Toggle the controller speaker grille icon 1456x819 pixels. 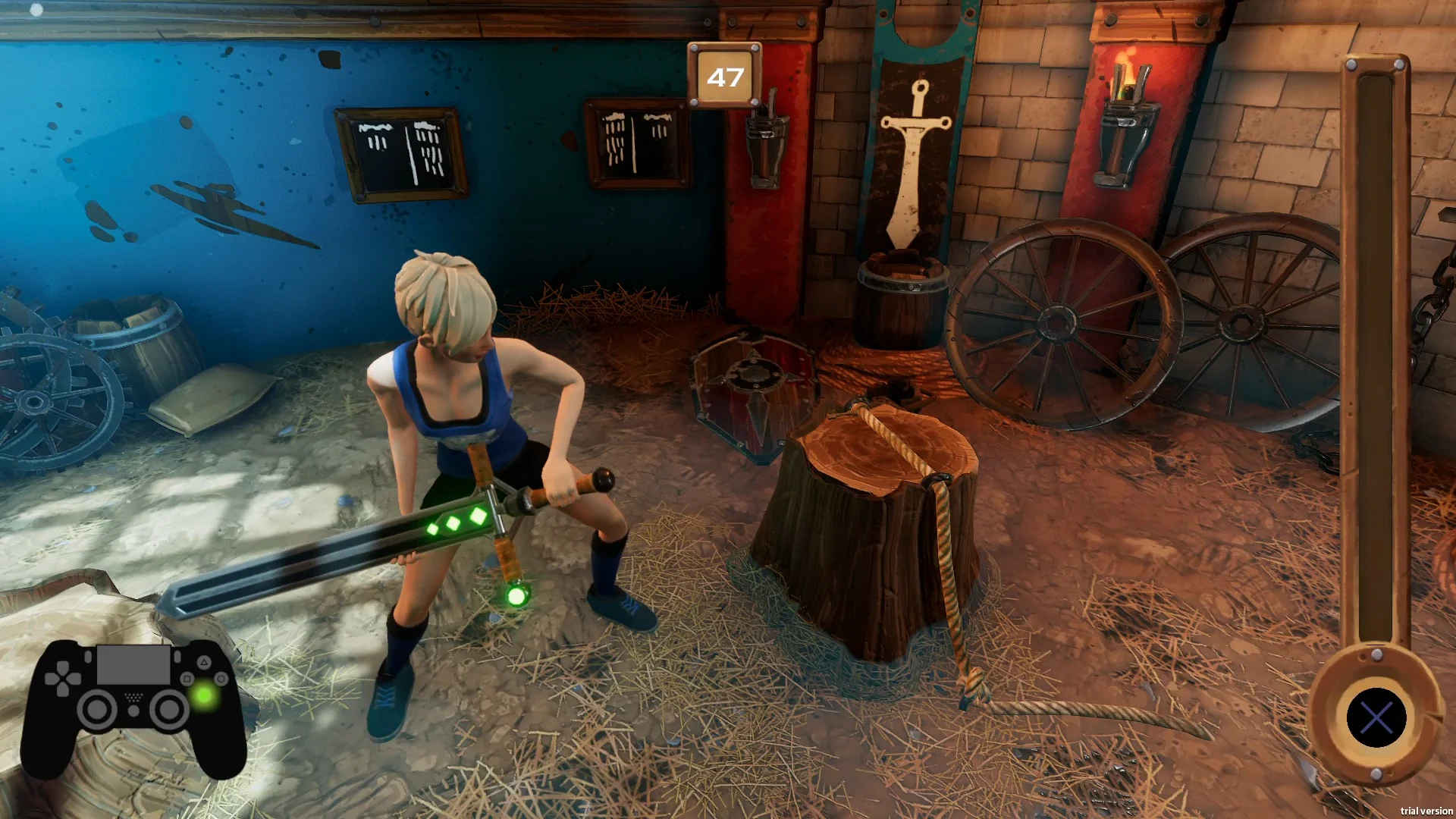[133, 698]
